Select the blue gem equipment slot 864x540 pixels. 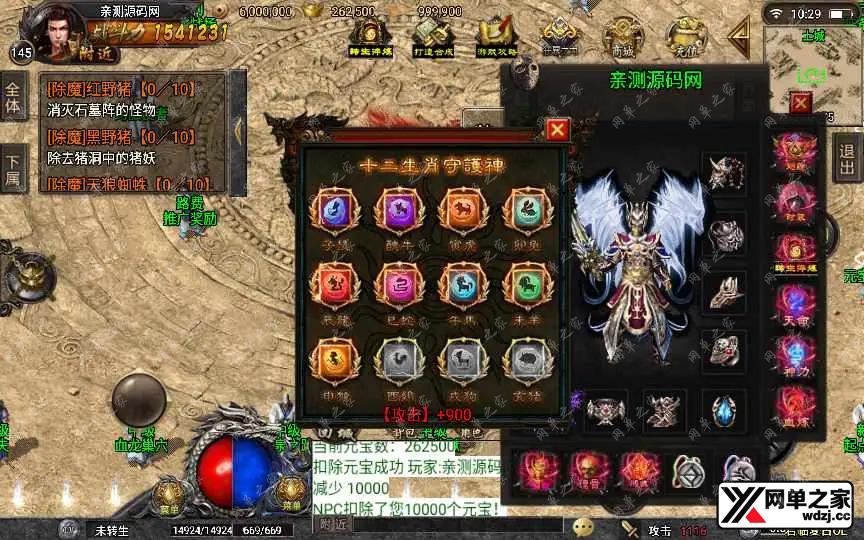coord(720,410)
